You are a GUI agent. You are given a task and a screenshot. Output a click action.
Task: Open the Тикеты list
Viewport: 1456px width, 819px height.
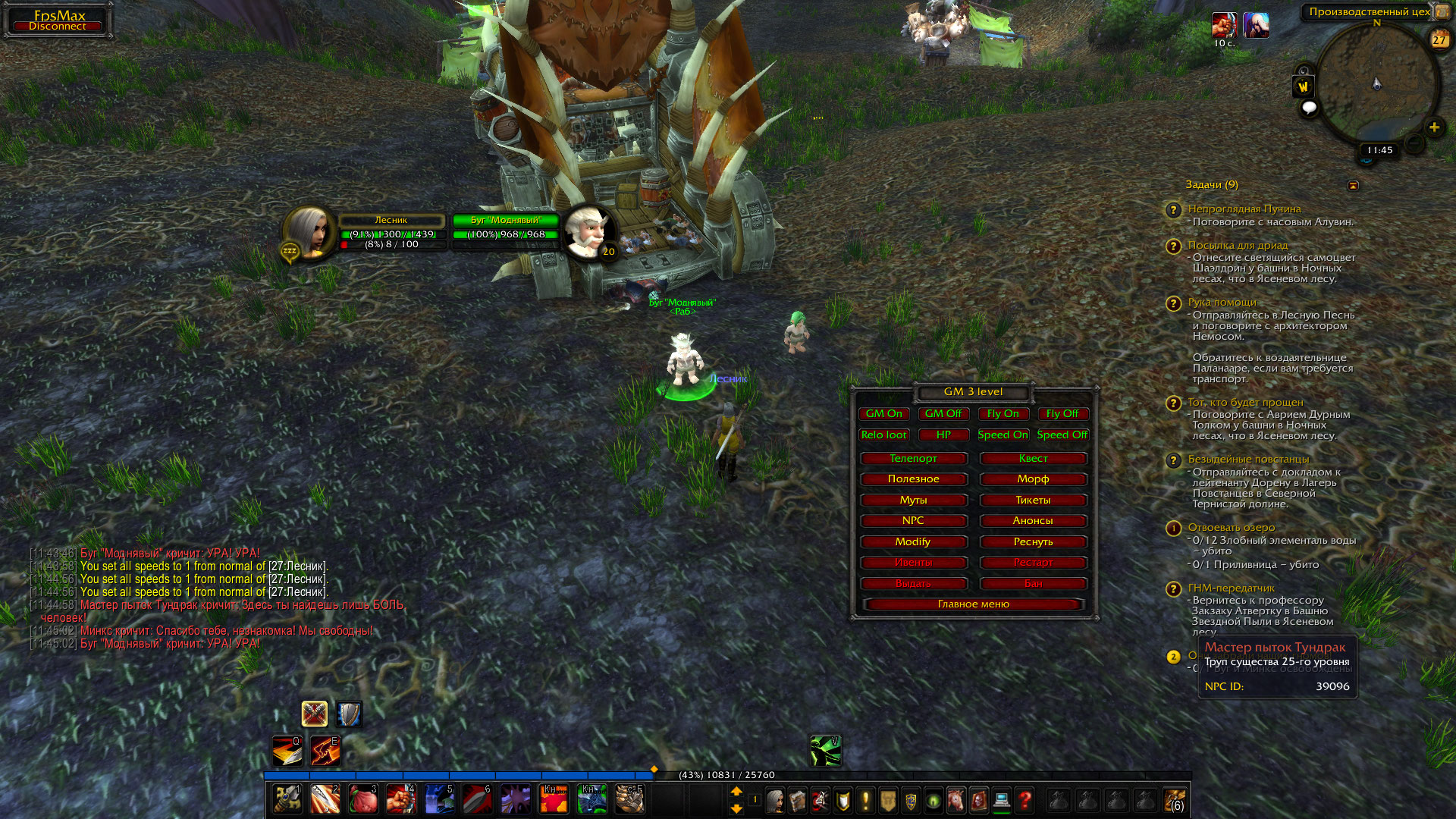[x=1033, y=500]
